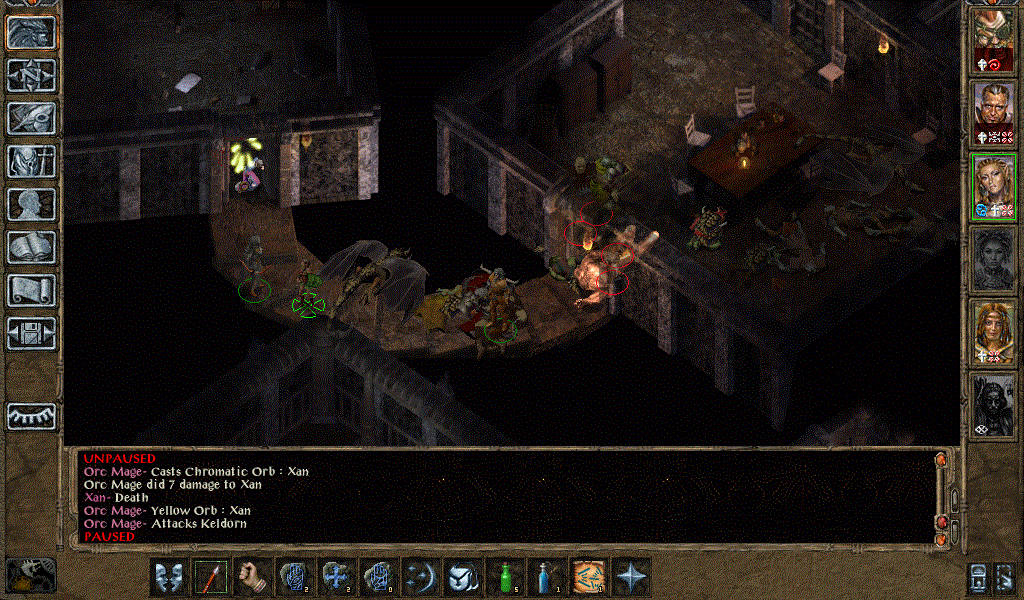This screenshot has width=1024, height=600.
Task: Click the closed-eye rest button
Action: (x=31, y=416)
